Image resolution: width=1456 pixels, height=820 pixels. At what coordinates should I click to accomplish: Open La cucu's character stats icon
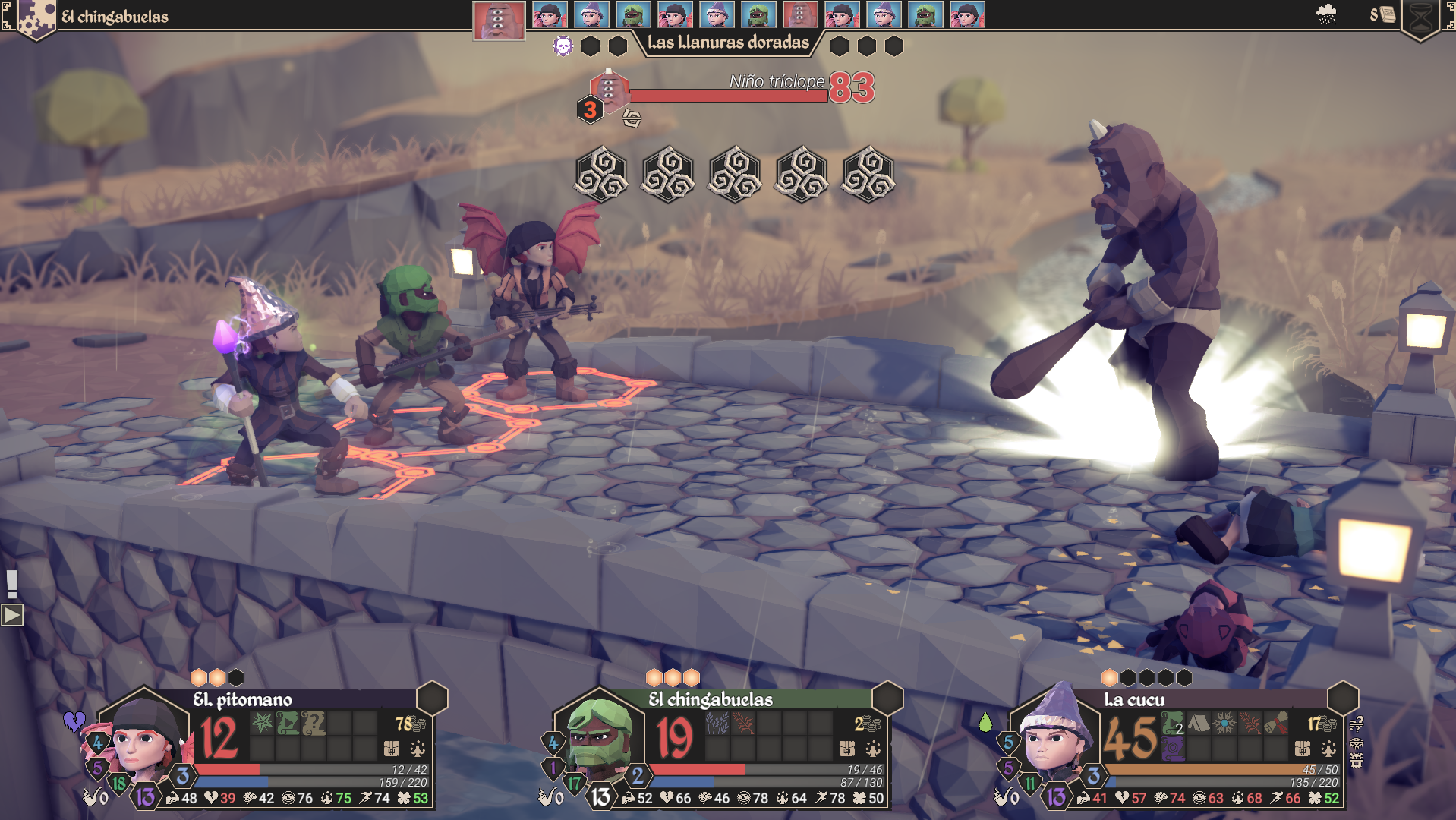pos(1328,749)
